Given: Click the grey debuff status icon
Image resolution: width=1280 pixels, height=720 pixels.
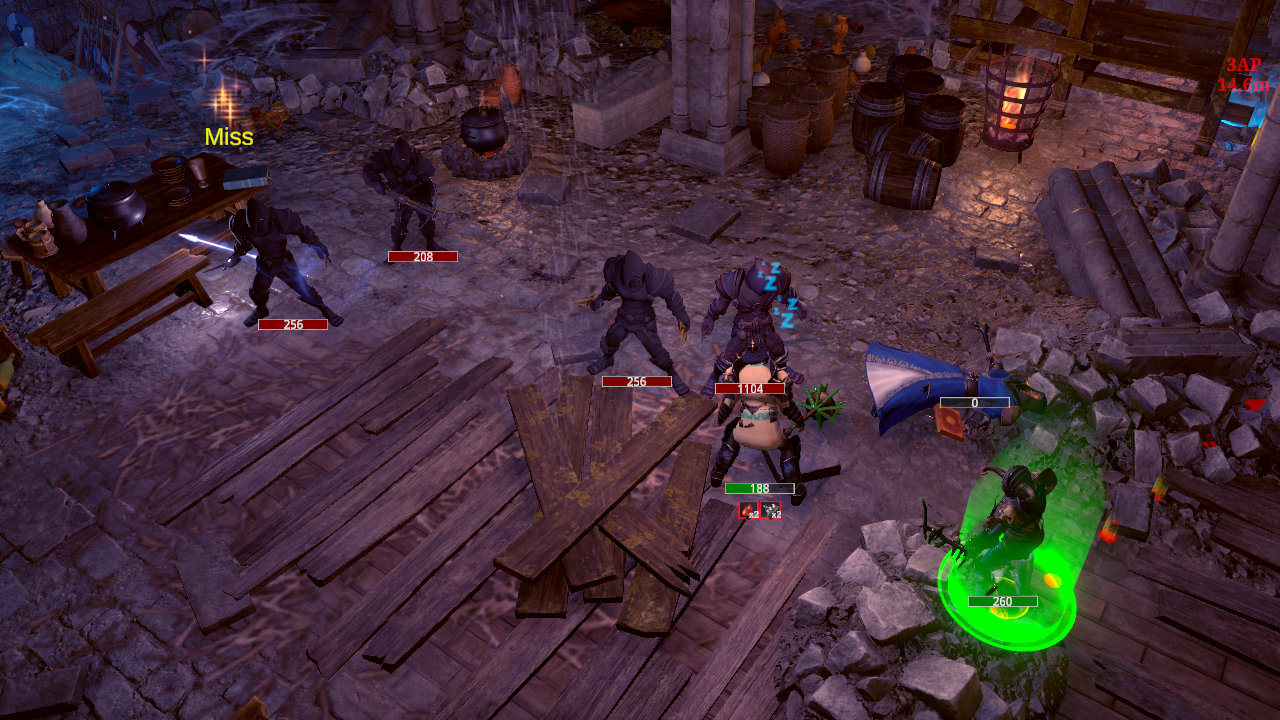Looking at the screenshot, I should [x=771, y=510].
